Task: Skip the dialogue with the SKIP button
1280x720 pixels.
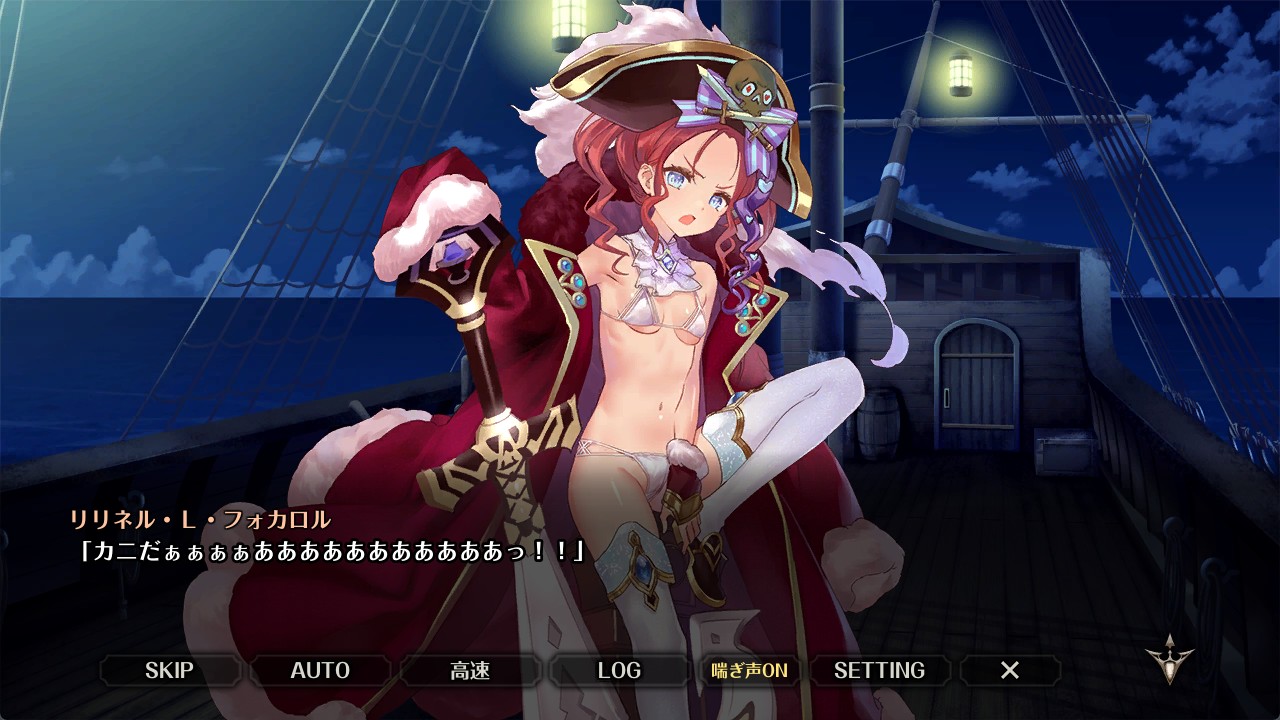Action: coord(169,670)
